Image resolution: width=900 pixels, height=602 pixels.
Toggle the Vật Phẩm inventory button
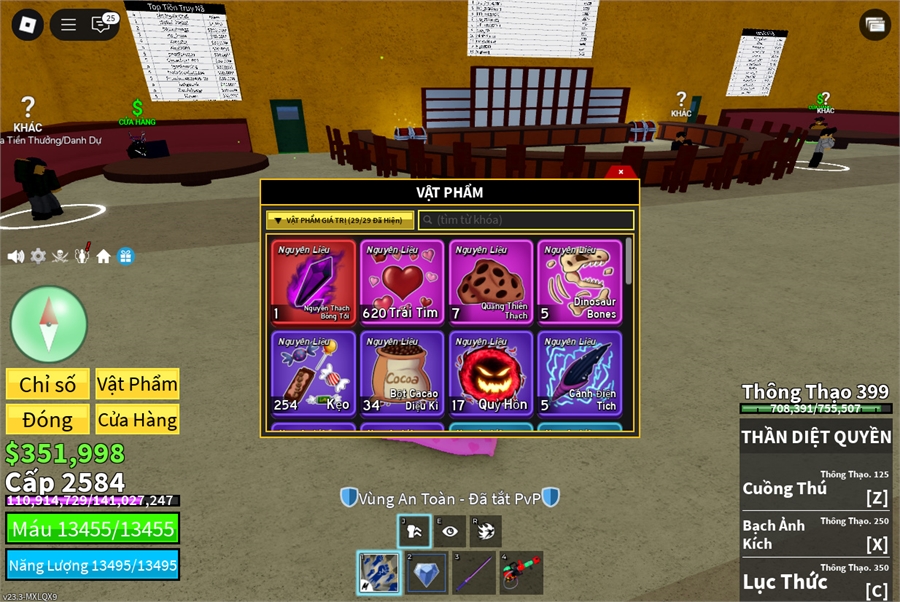137,384
